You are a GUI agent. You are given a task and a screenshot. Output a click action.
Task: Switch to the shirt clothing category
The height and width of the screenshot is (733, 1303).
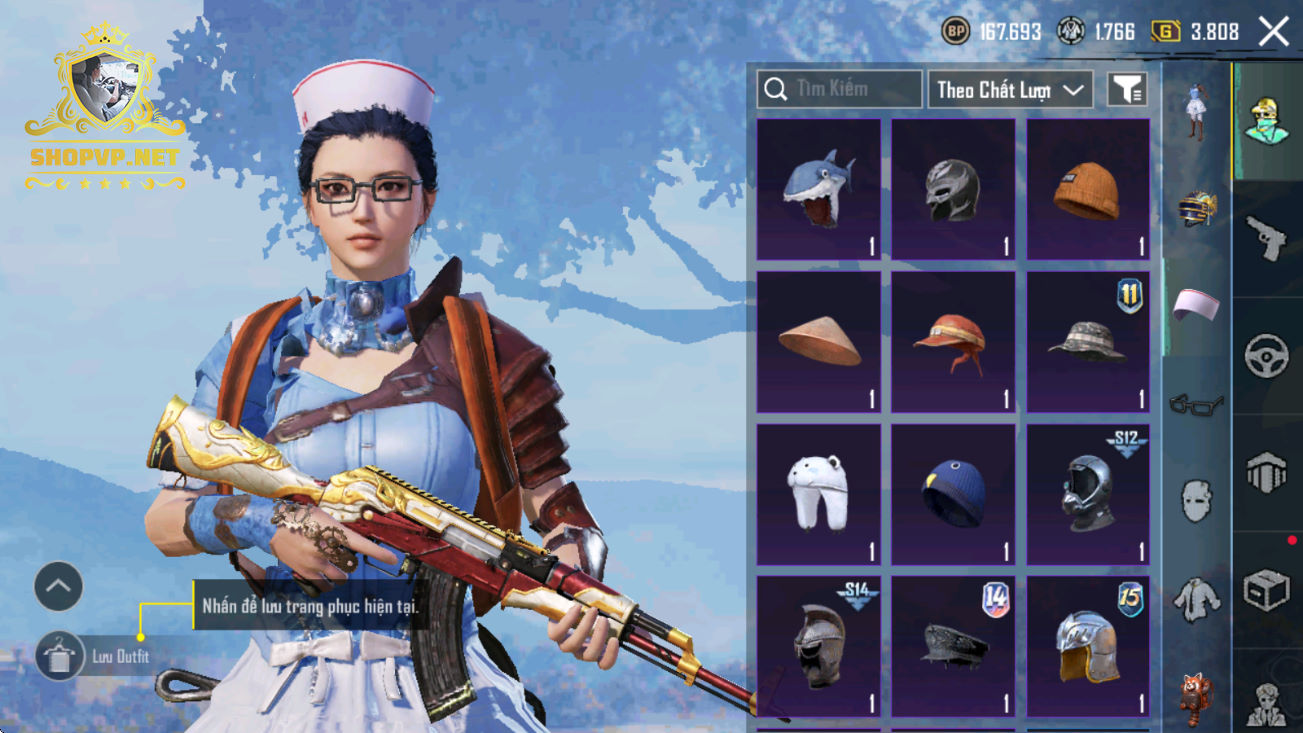[x=1196, y=598]
